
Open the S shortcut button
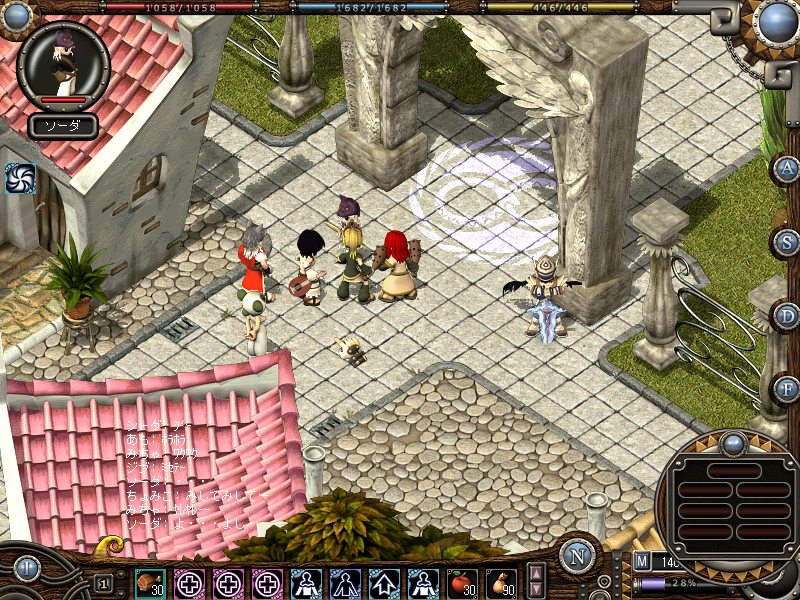pyautogui.click(x=788, y=243)
